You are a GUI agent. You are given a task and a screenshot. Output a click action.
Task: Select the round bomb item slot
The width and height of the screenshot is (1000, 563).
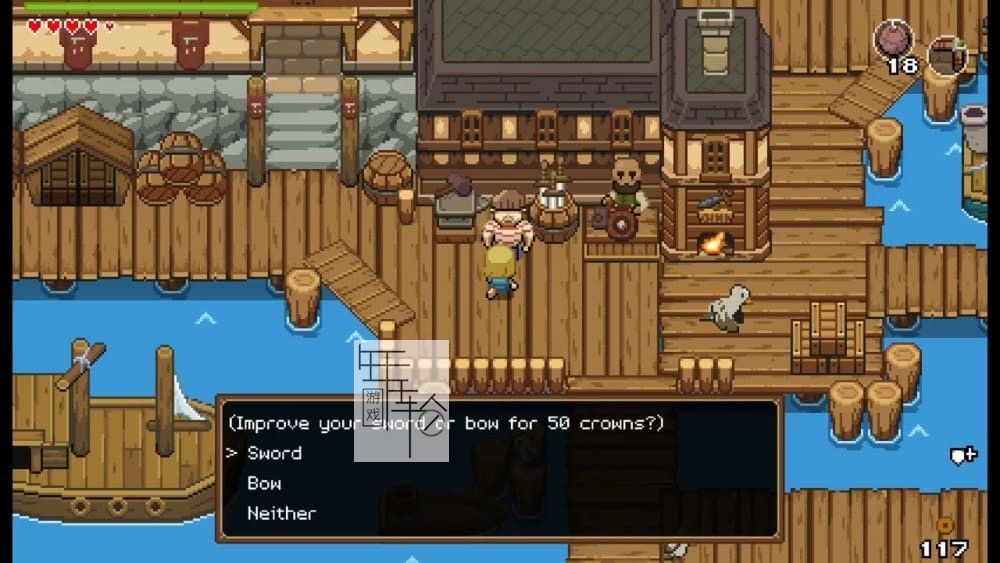point(893,40)
